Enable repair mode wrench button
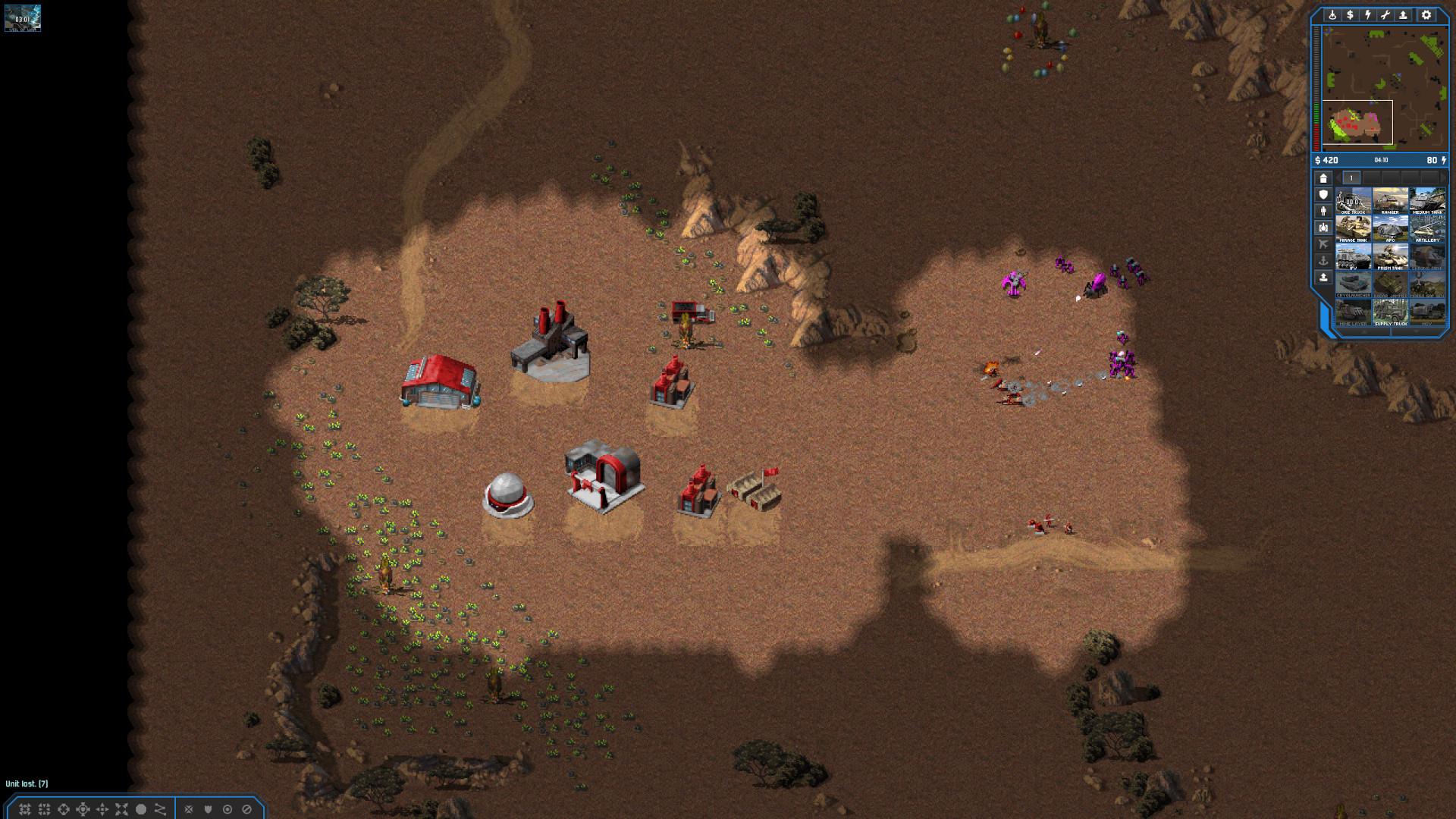1456x819 pixels. [x=1385, y=15]
